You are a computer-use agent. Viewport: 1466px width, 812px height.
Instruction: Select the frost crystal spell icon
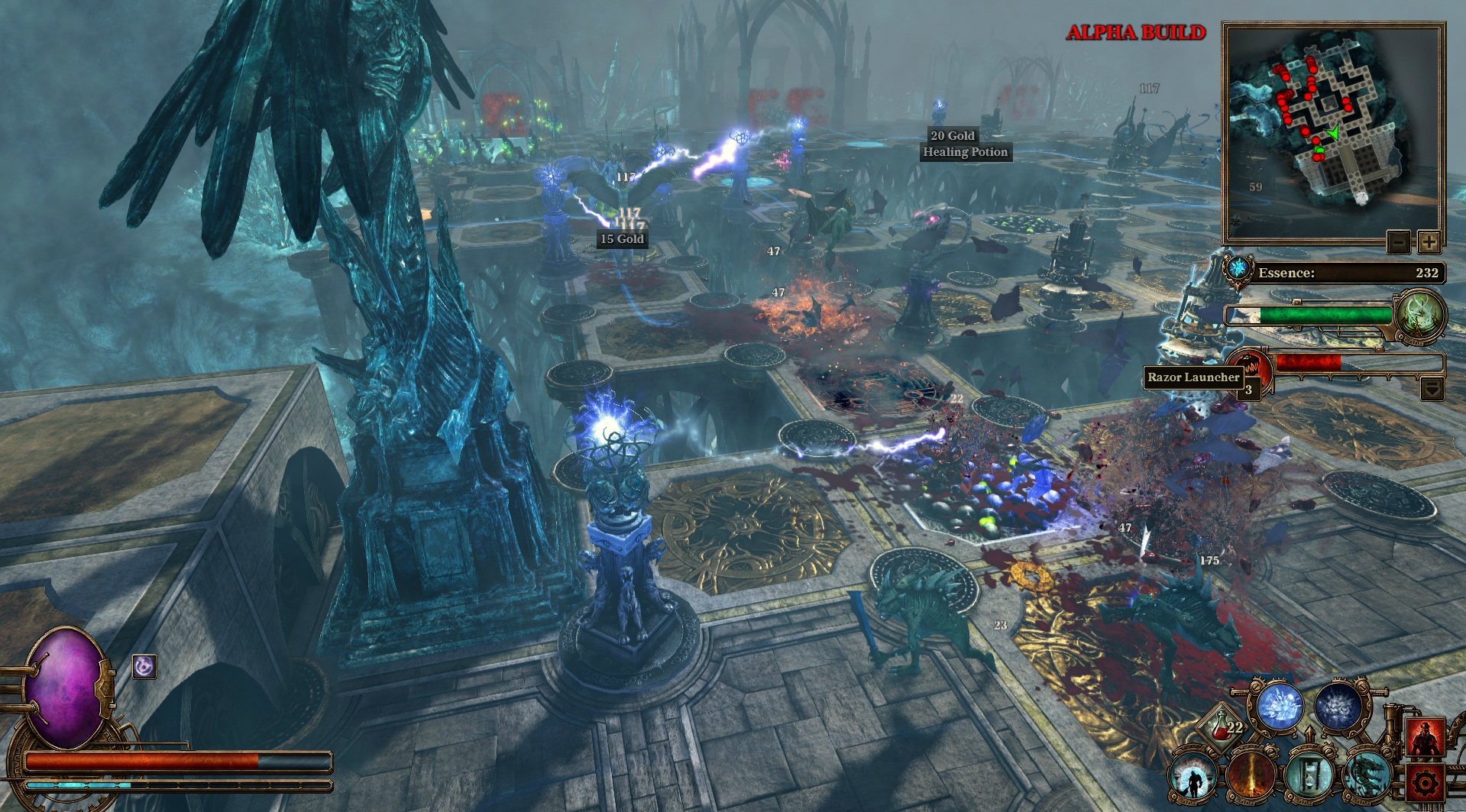(x=1280, y=706)
